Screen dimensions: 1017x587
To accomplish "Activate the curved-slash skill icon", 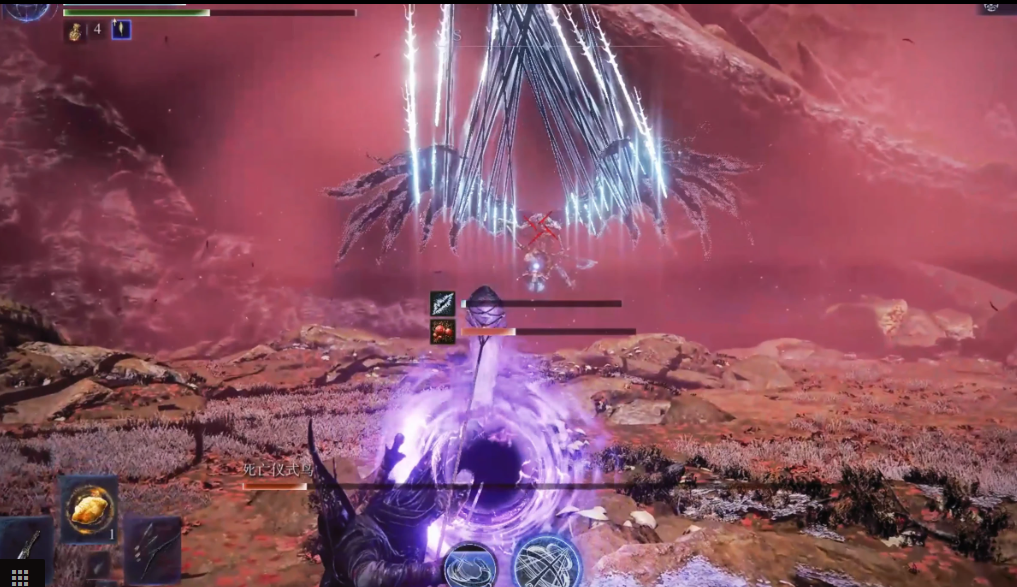I will click(x=470, y=566).
